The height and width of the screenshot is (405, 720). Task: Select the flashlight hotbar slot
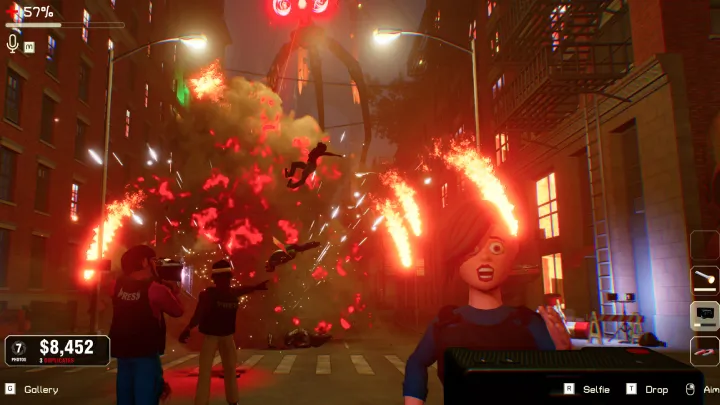click(705, 281)
